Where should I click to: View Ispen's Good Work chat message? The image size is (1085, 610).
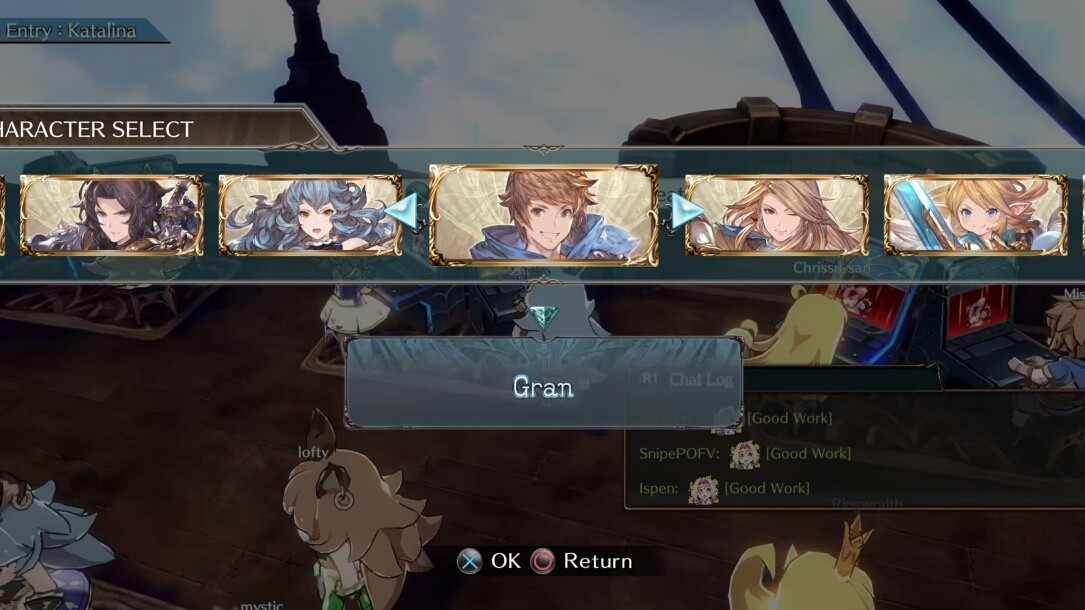point(724,488)
